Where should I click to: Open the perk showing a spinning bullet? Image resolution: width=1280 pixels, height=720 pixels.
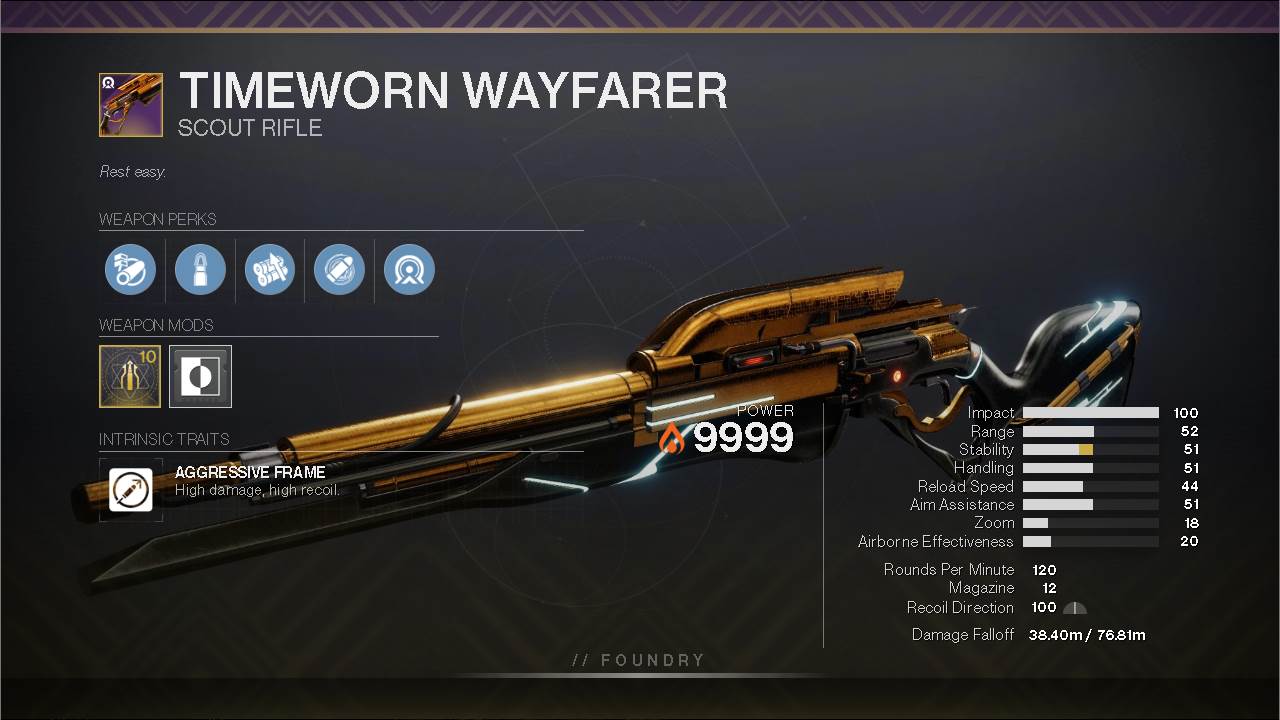(339, 270)
